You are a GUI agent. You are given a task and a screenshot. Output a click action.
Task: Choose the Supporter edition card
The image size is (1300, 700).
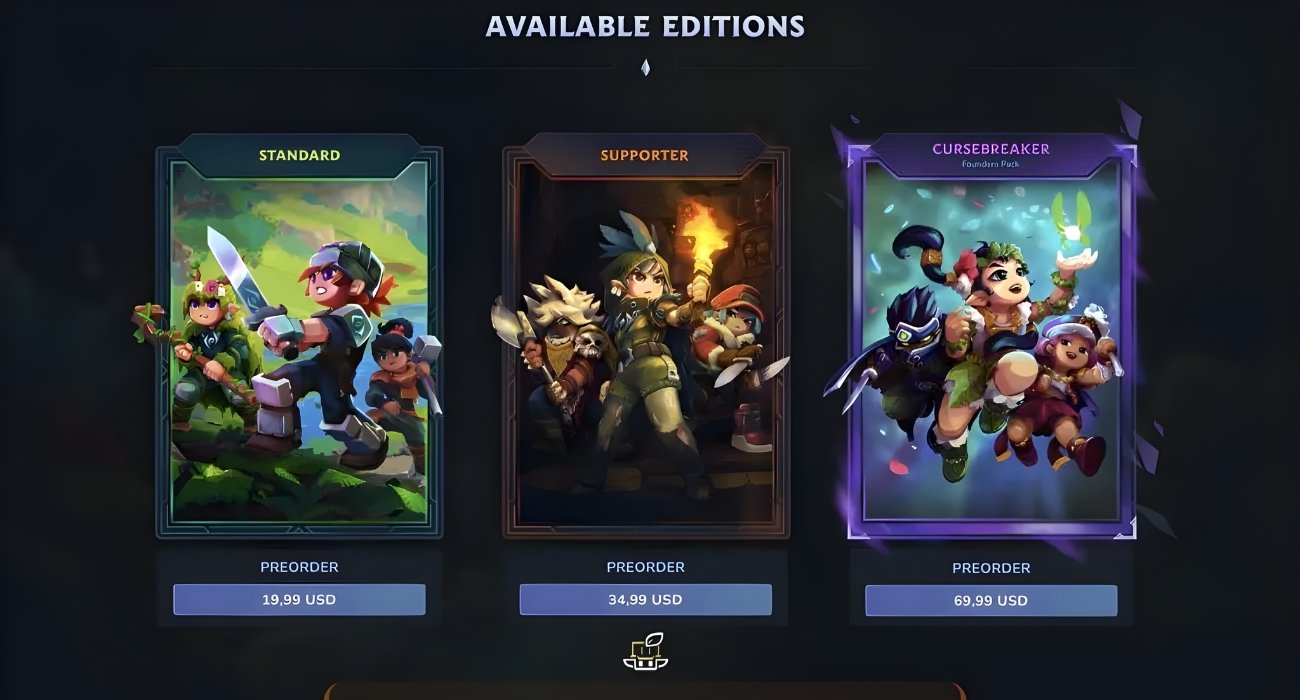[x=645, y=340]
